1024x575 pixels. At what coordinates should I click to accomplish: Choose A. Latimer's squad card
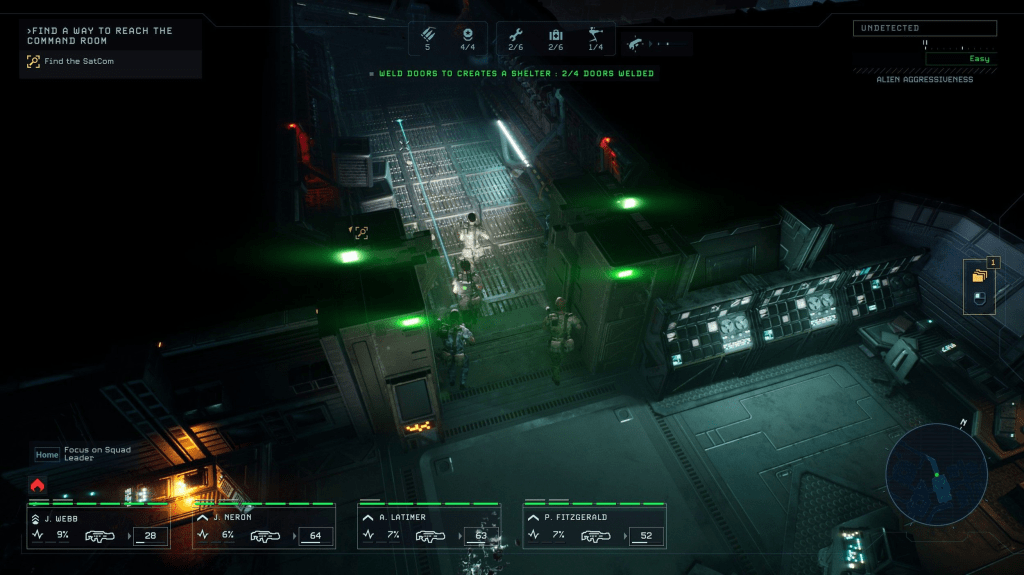point(429,527)
